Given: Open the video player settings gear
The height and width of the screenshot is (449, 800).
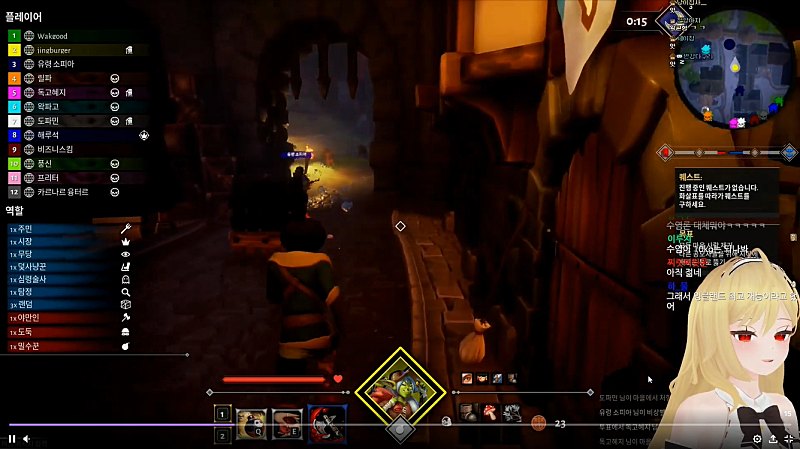Looking at the screenshot, I should (757, 438).
